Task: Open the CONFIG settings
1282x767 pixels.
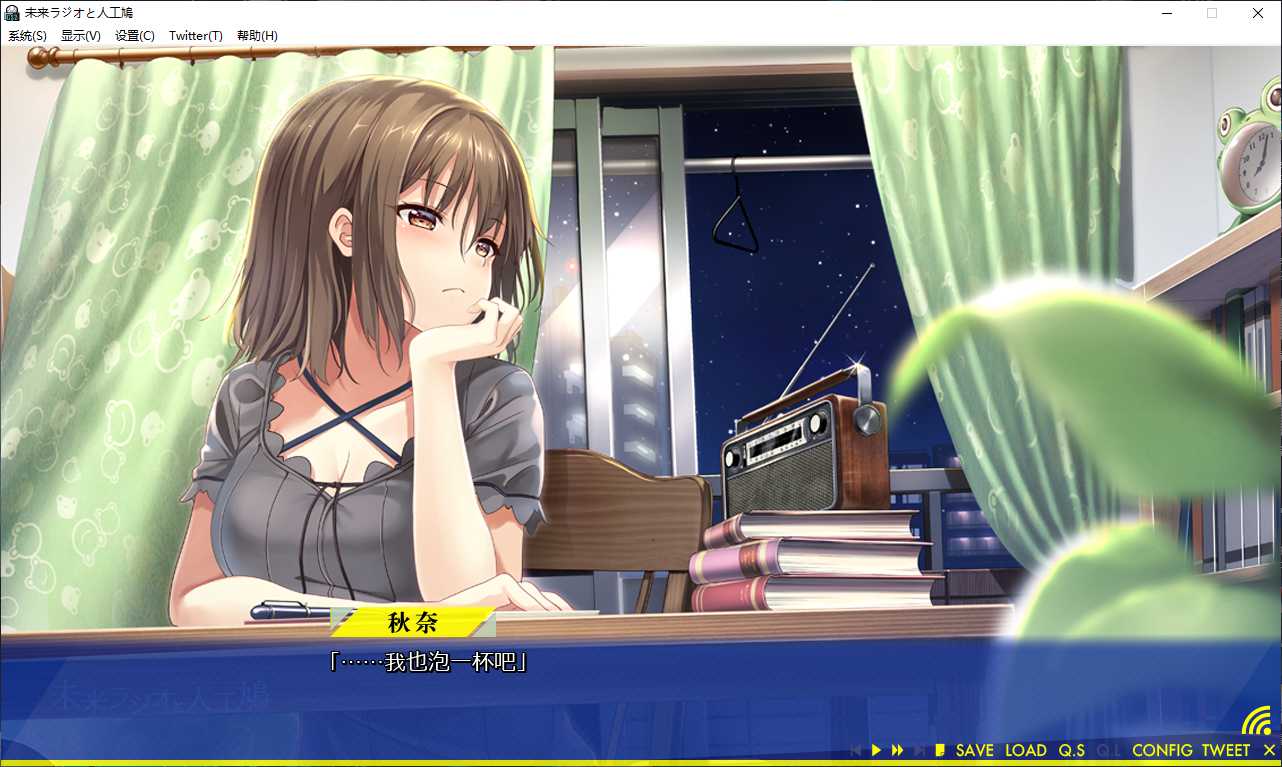Action: coord(1162,750)
